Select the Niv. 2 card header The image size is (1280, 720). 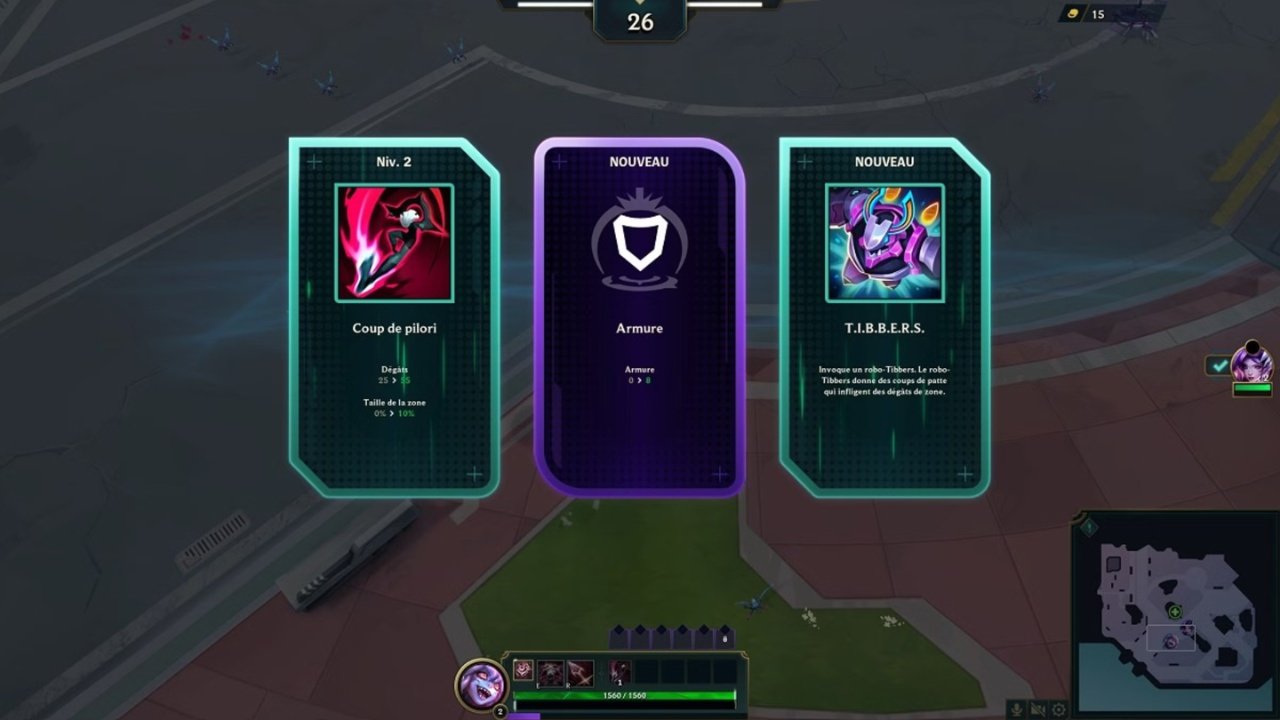tap(396, 161)
